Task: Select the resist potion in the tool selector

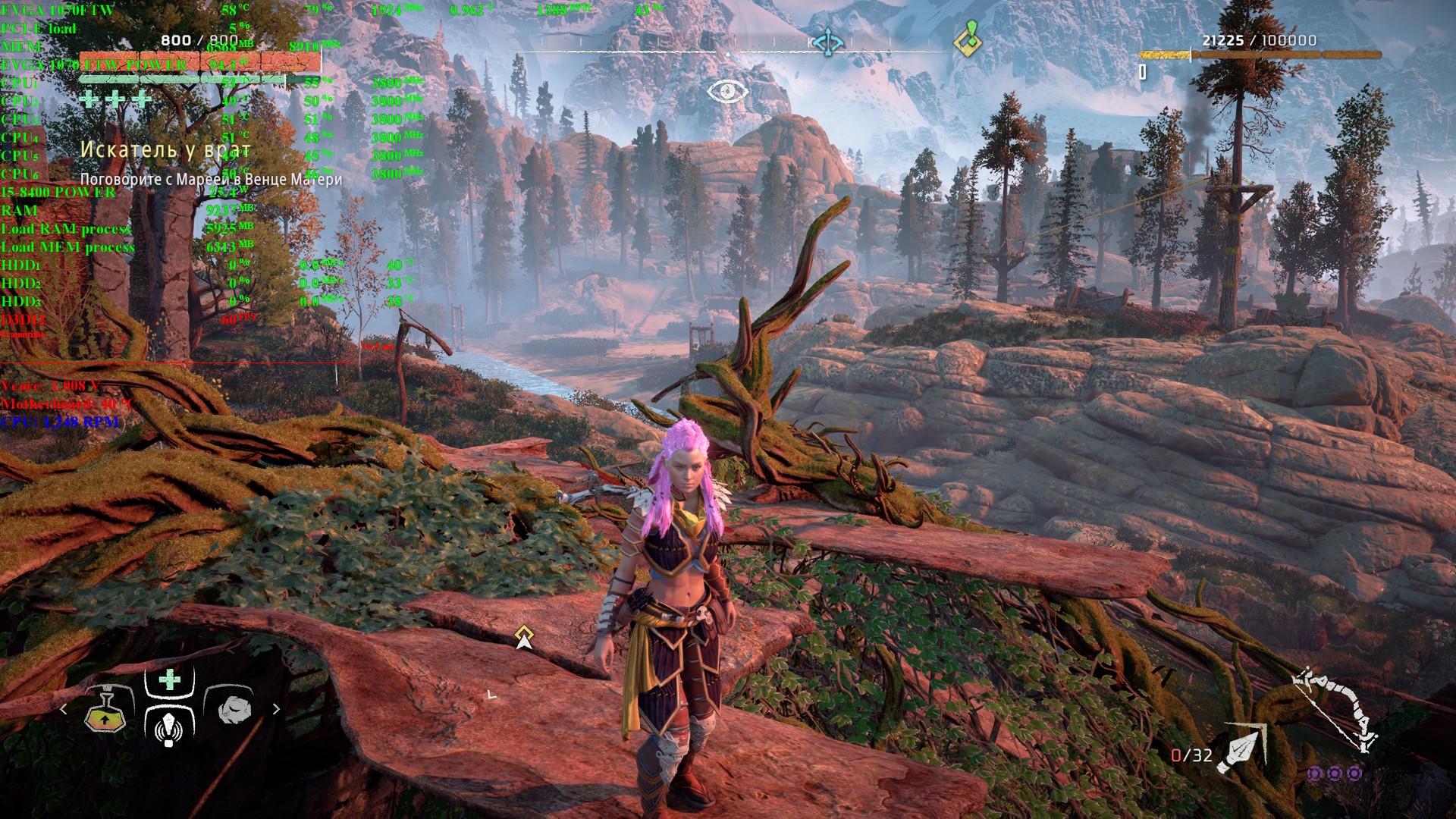Action: 105,711
